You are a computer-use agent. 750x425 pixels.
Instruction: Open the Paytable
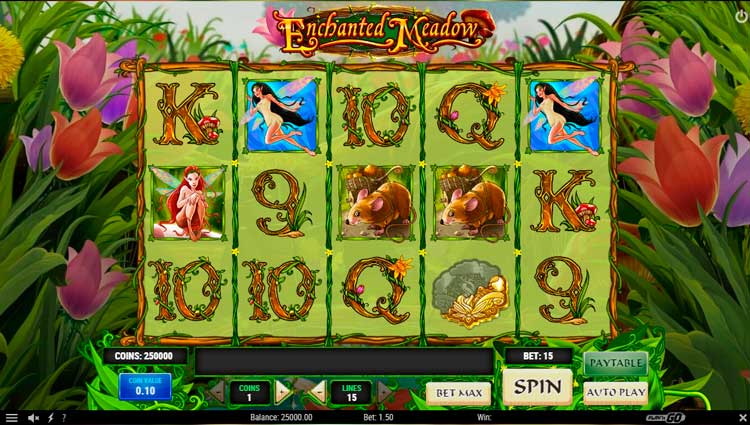pos(615,363)
